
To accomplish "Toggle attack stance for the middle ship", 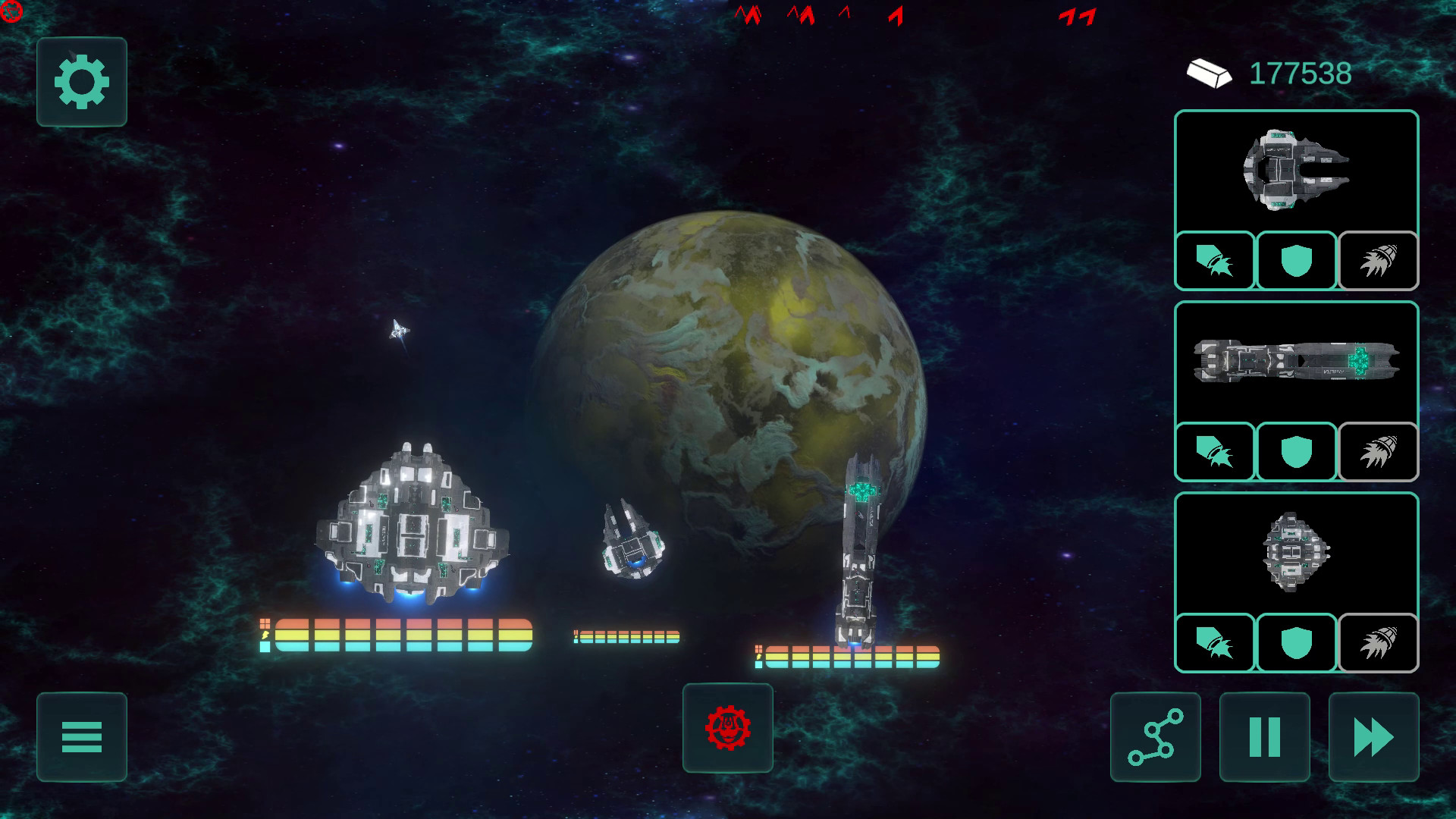I will click(1215, 453).
